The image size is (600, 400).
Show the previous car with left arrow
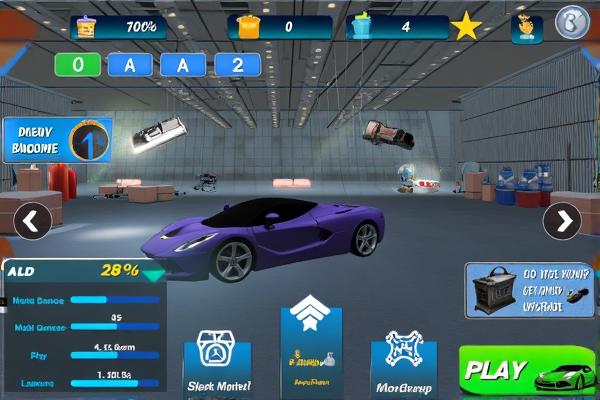coord(33,221)
